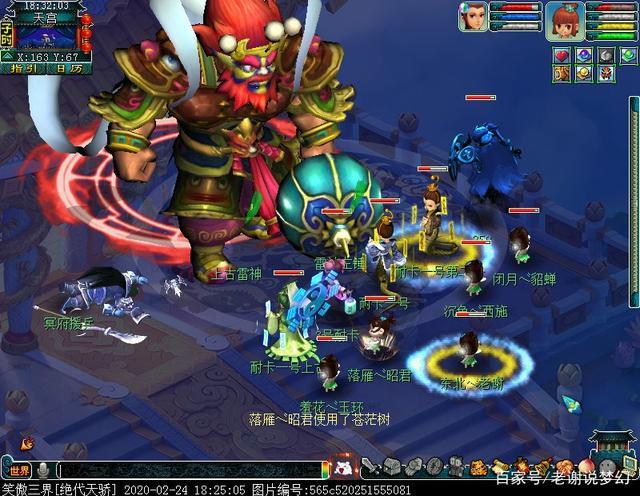Click the pavilion building icon at bottom right
Viewport: 640px width, 496px height.
612,445
